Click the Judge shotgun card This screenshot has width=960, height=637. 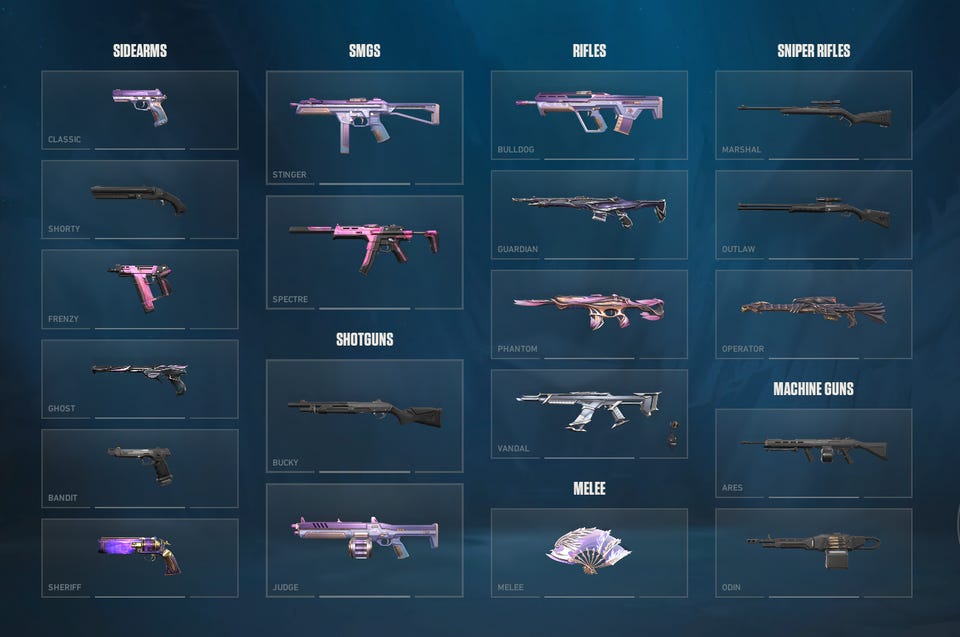(x=364, y=540)
